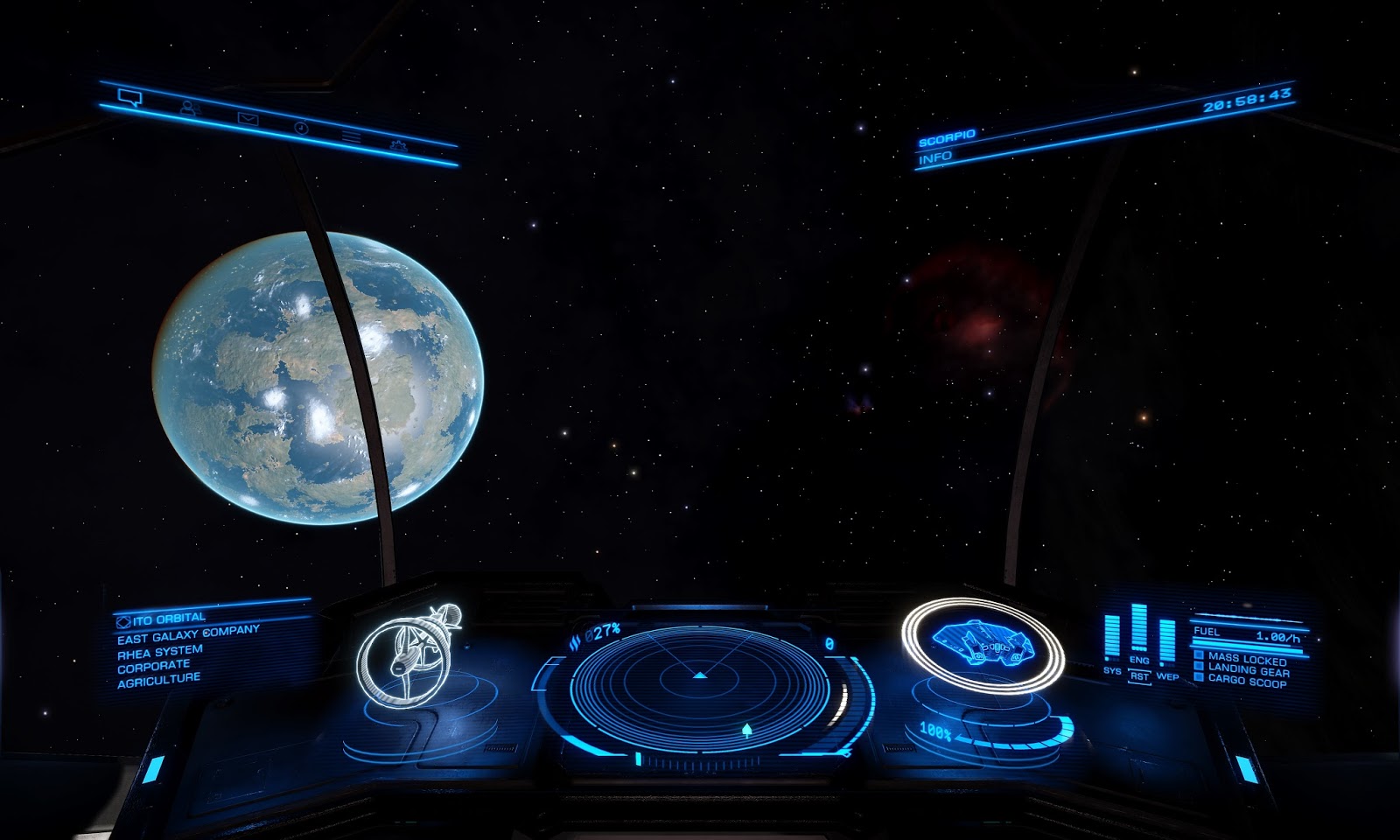Toggle the Landing Gear indicator
Image resolution: width=1400 pixels, height=840 pixels.
(x=1248, y=670)
